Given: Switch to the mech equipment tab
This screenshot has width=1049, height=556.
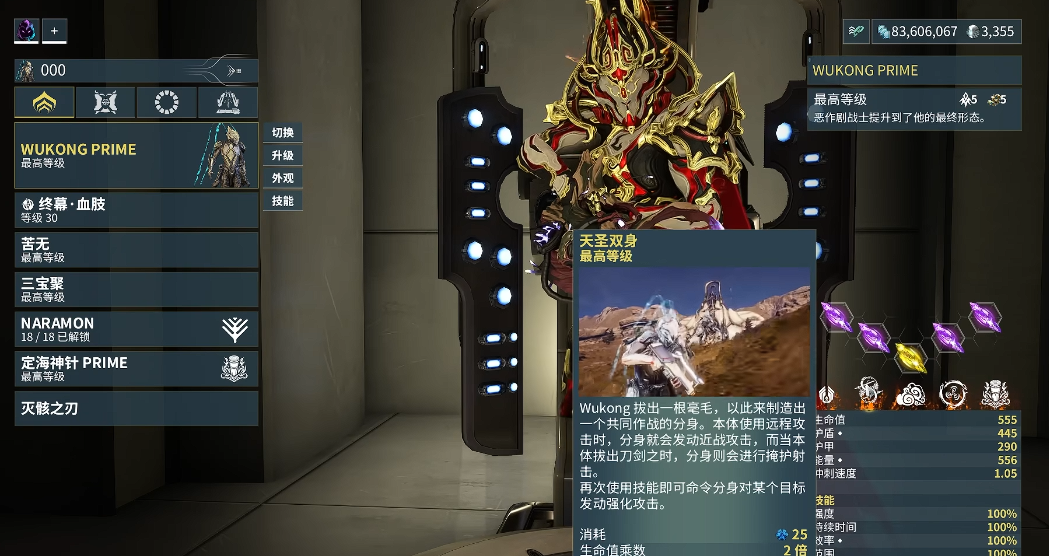Looking at the screenshot, I should coord(228,102).
